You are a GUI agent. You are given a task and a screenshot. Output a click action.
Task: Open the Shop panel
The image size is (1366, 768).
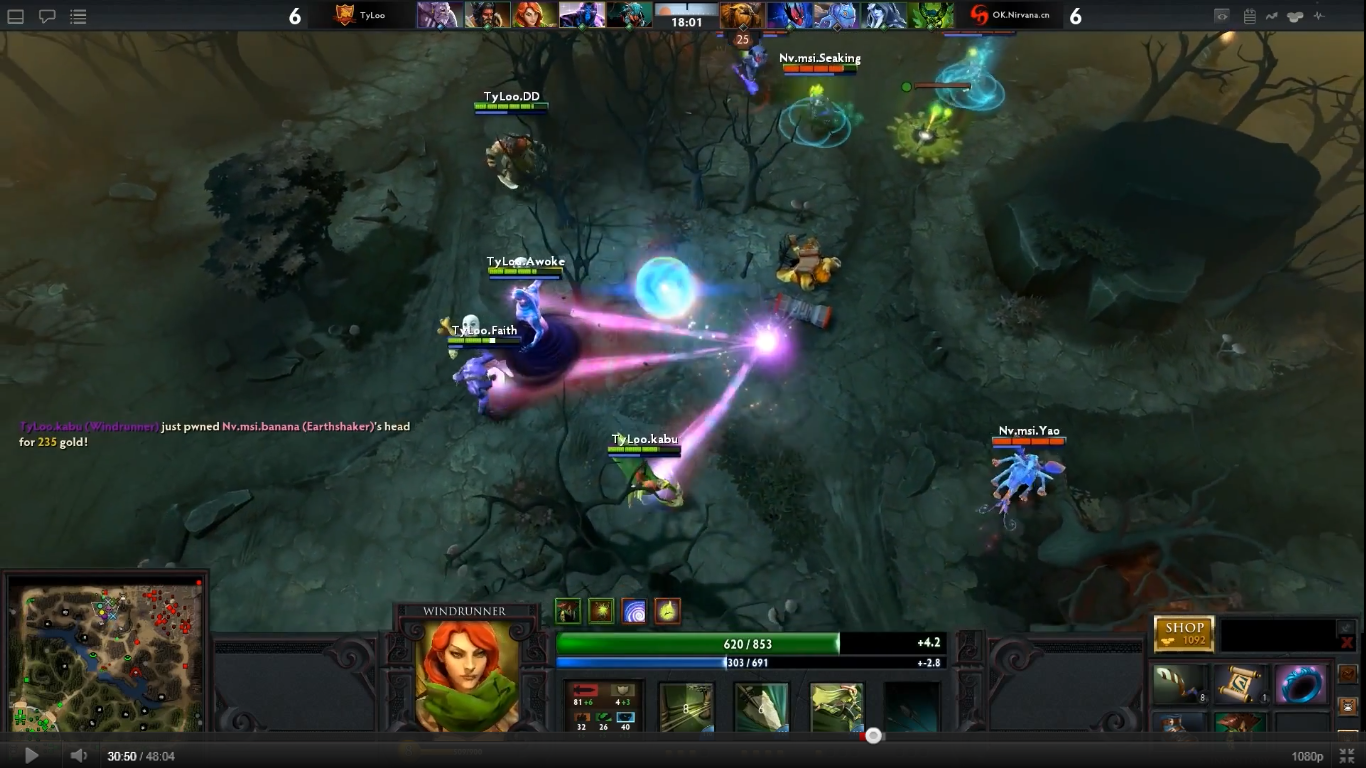(1184, 633)
